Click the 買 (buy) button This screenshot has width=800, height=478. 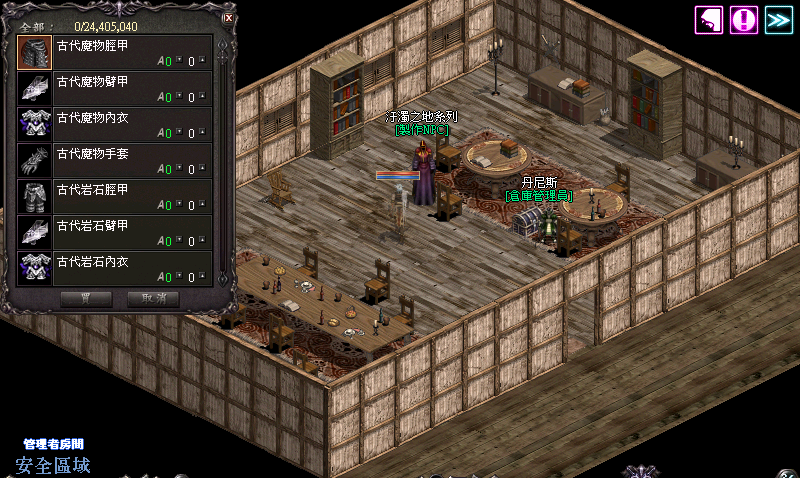(x=86, y=298)
